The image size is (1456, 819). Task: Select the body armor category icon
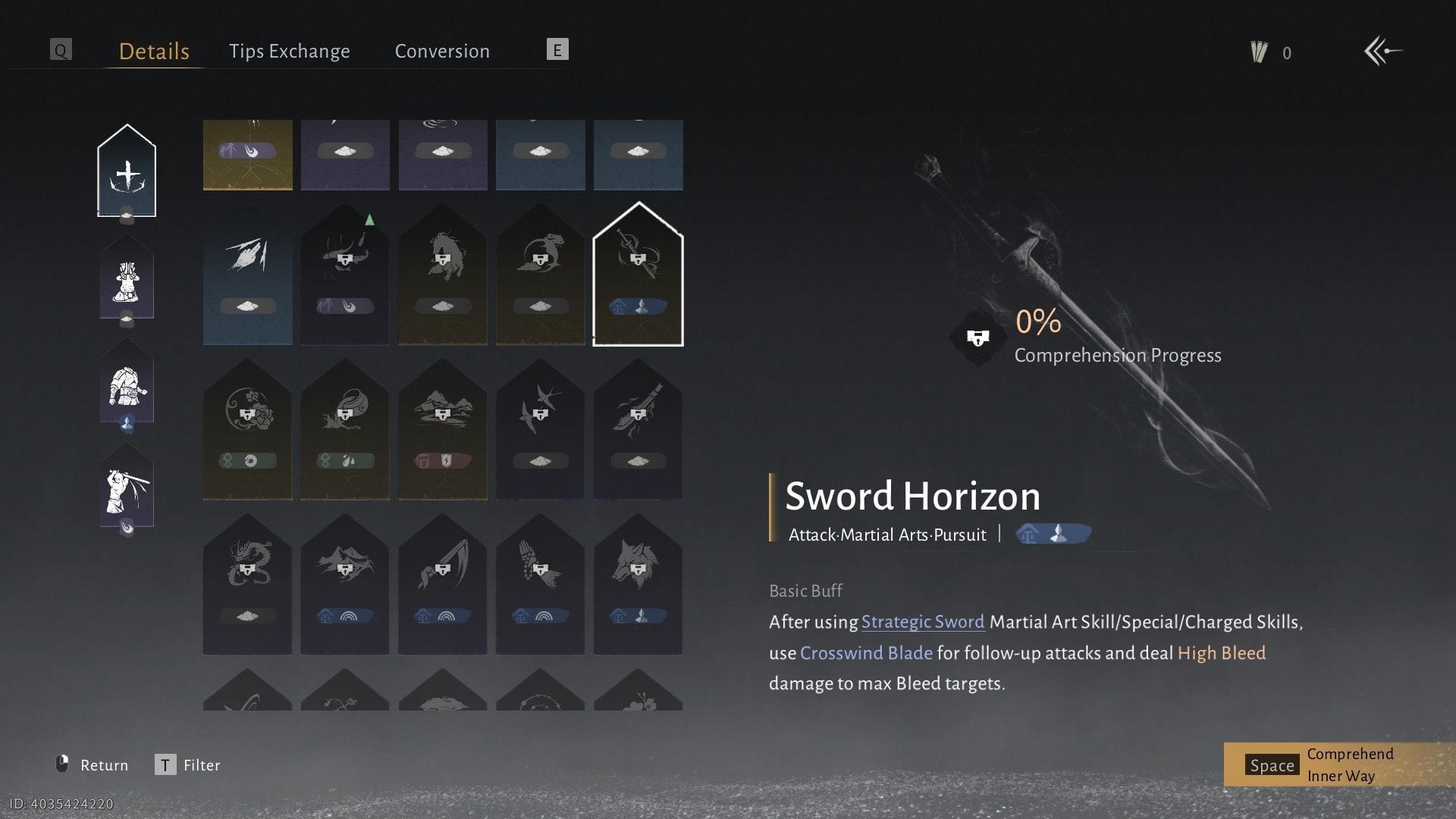click(126, 385)
